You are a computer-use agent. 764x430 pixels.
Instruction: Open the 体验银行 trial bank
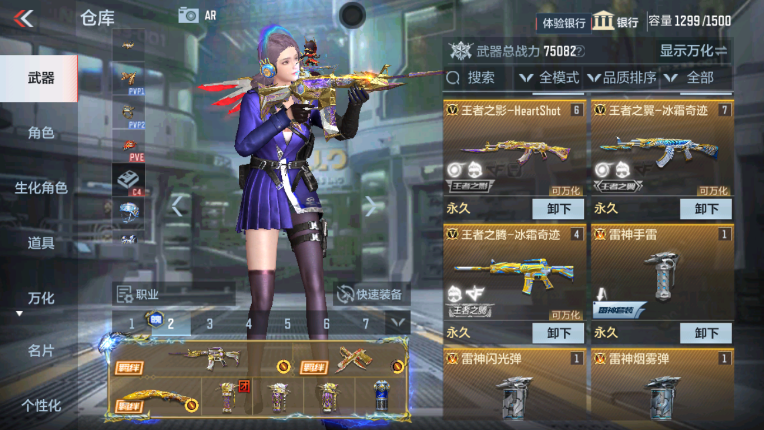[563, 21]
